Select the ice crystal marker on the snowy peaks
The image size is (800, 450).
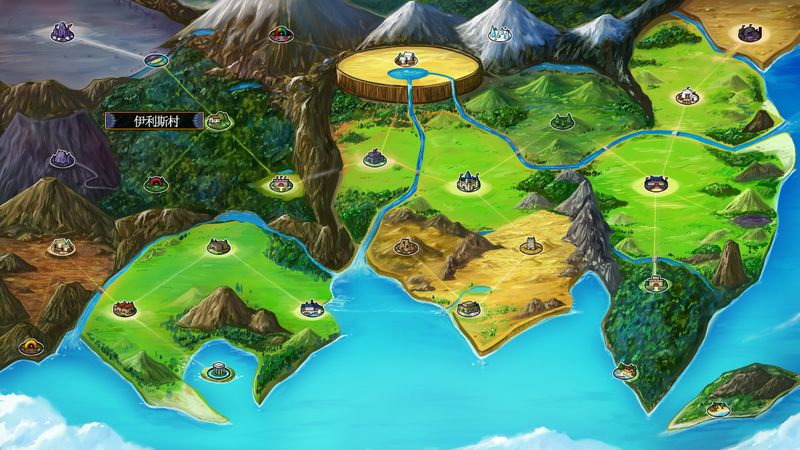498,36
